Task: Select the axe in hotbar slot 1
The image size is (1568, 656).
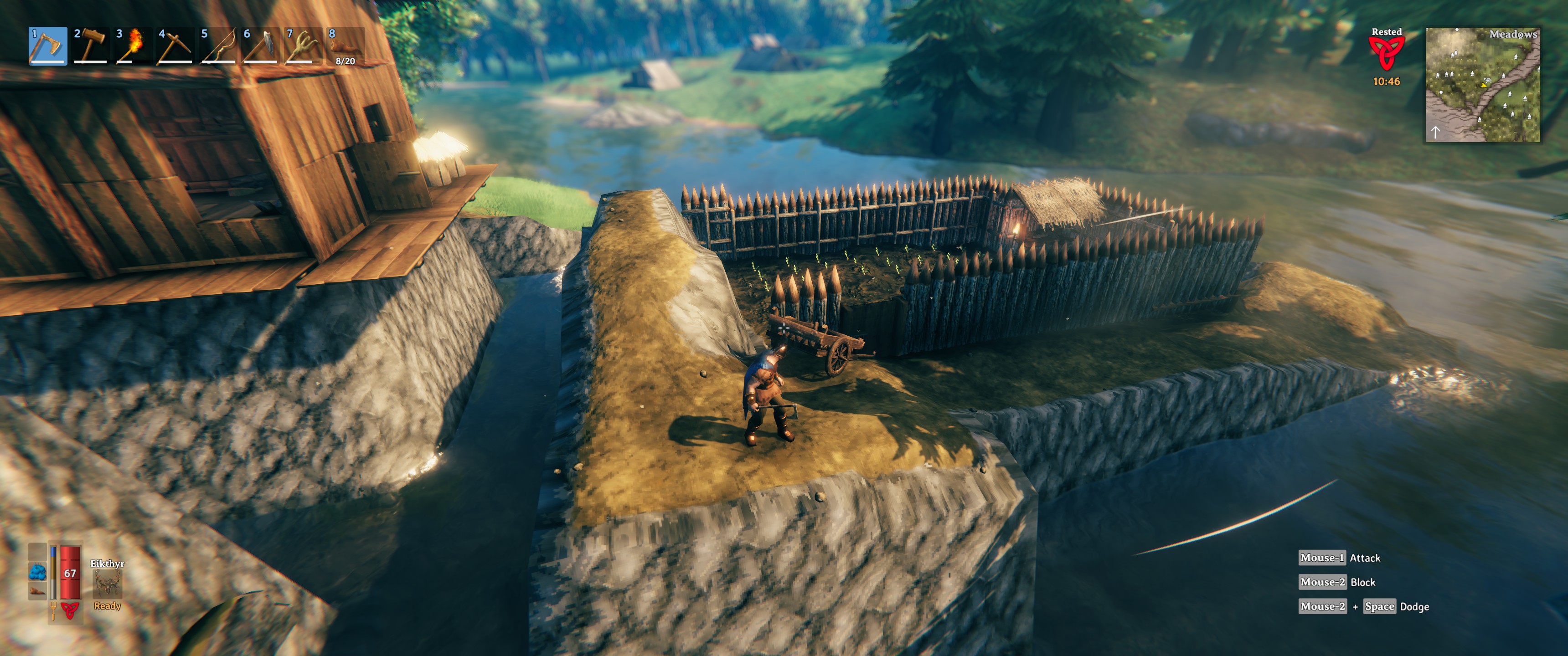Action: 47,46
